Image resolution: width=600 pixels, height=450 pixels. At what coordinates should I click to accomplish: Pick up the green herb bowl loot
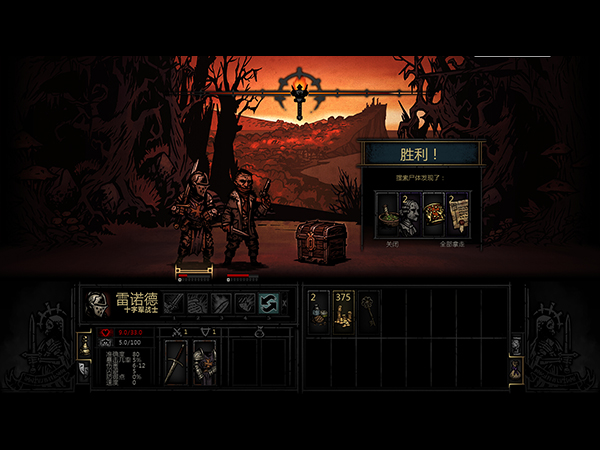click(x=388, y=214)
